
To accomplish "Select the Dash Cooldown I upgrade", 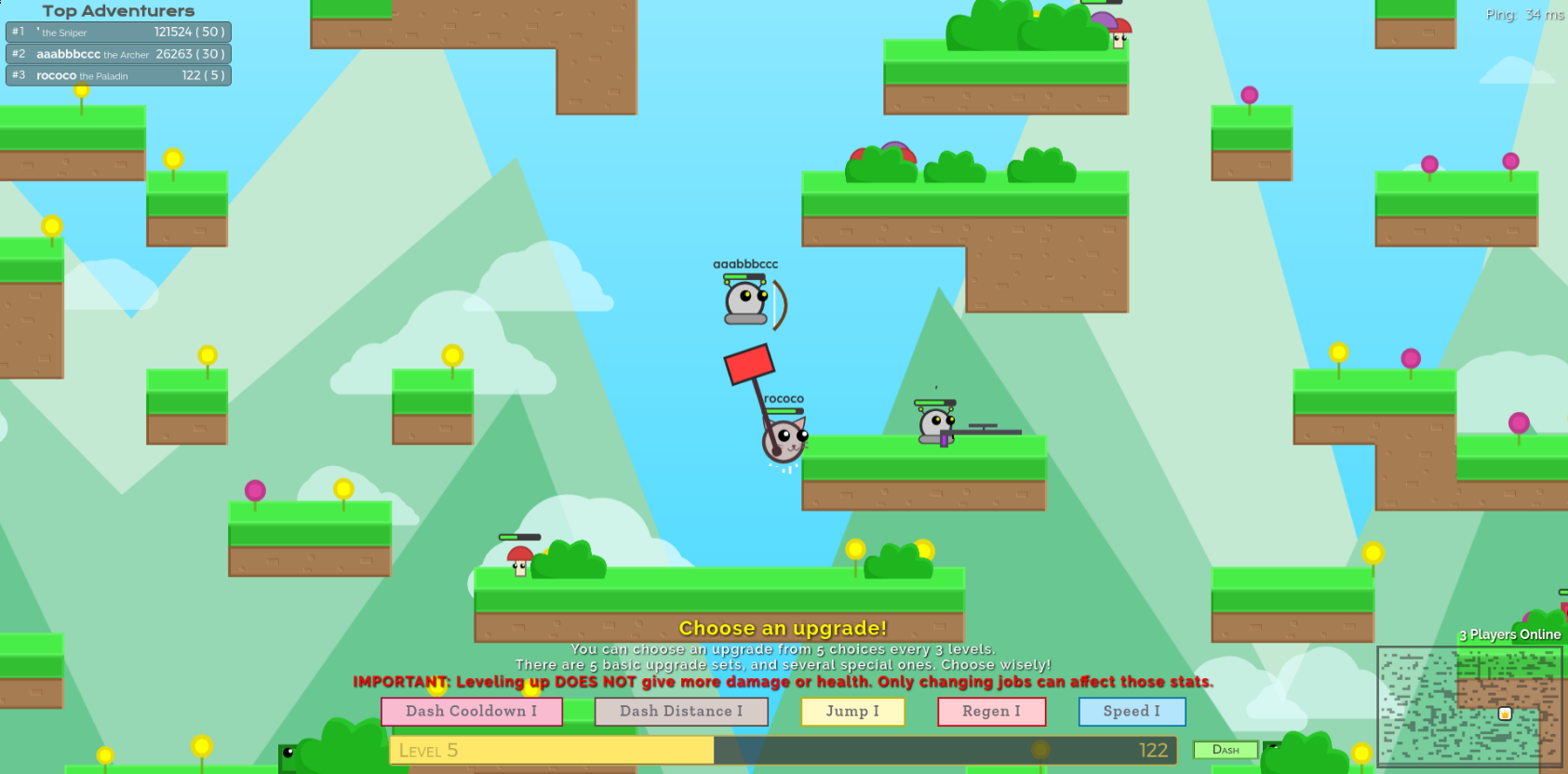I will pyautogui.click(x=472, y=711).
